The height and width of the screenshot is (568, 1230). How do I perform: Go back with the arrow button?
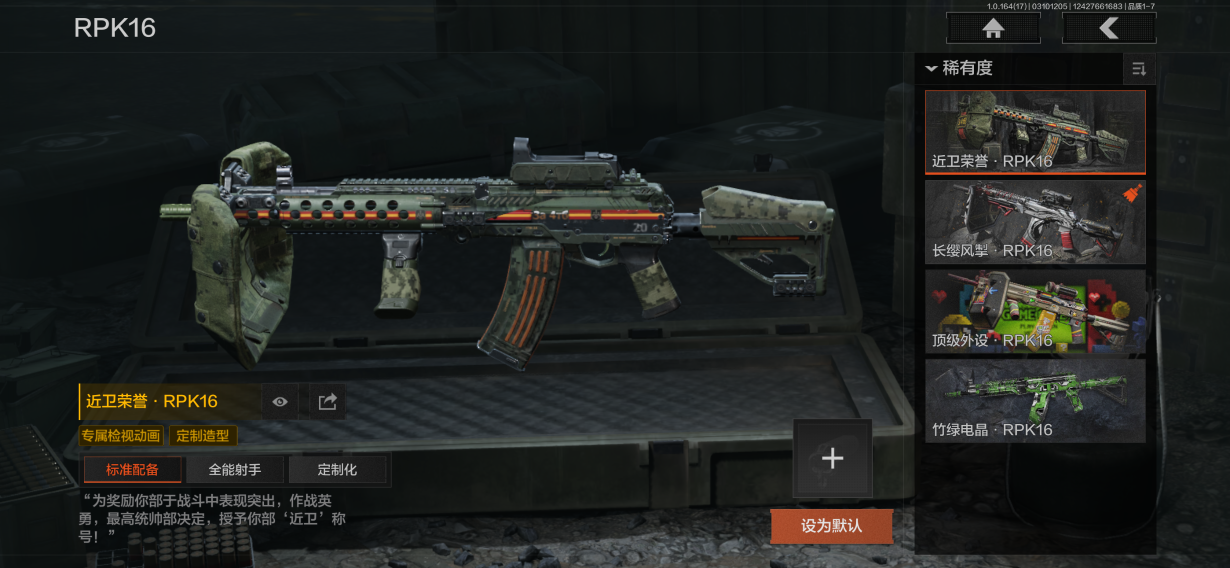click(x=1109, y=29)
